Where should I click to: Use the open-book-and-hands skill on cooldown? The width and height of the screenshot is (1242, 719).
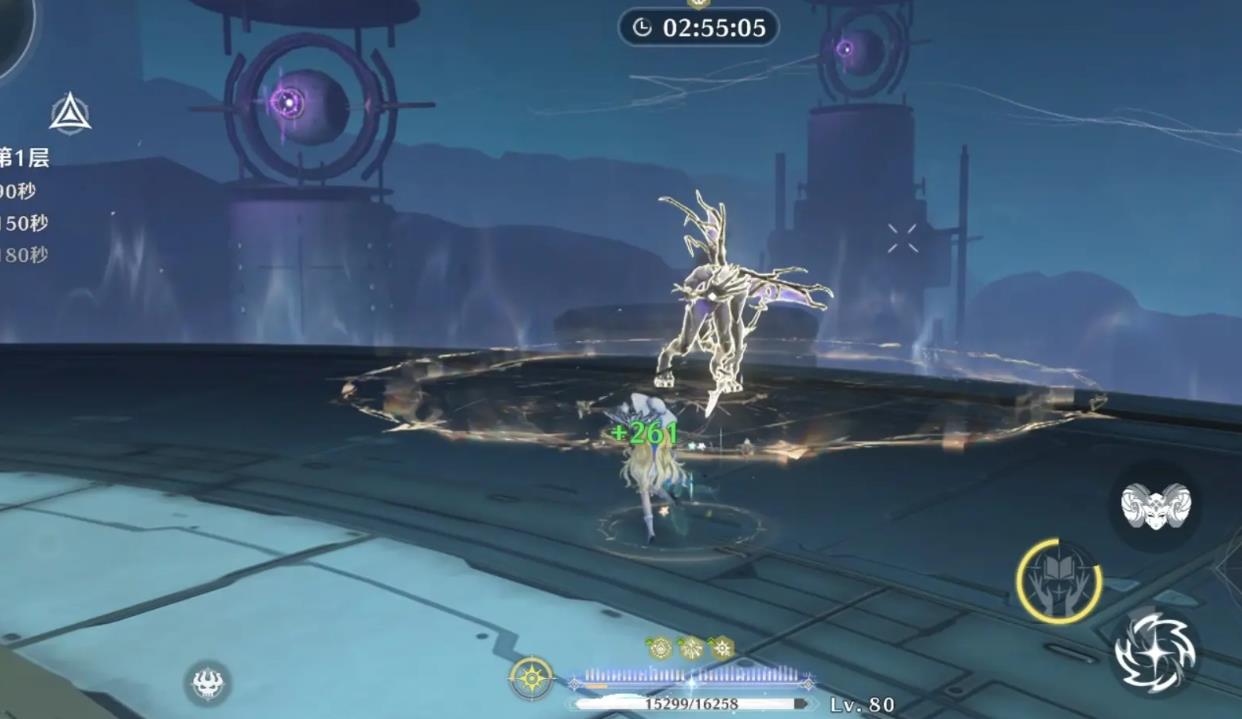point(1058,581)
